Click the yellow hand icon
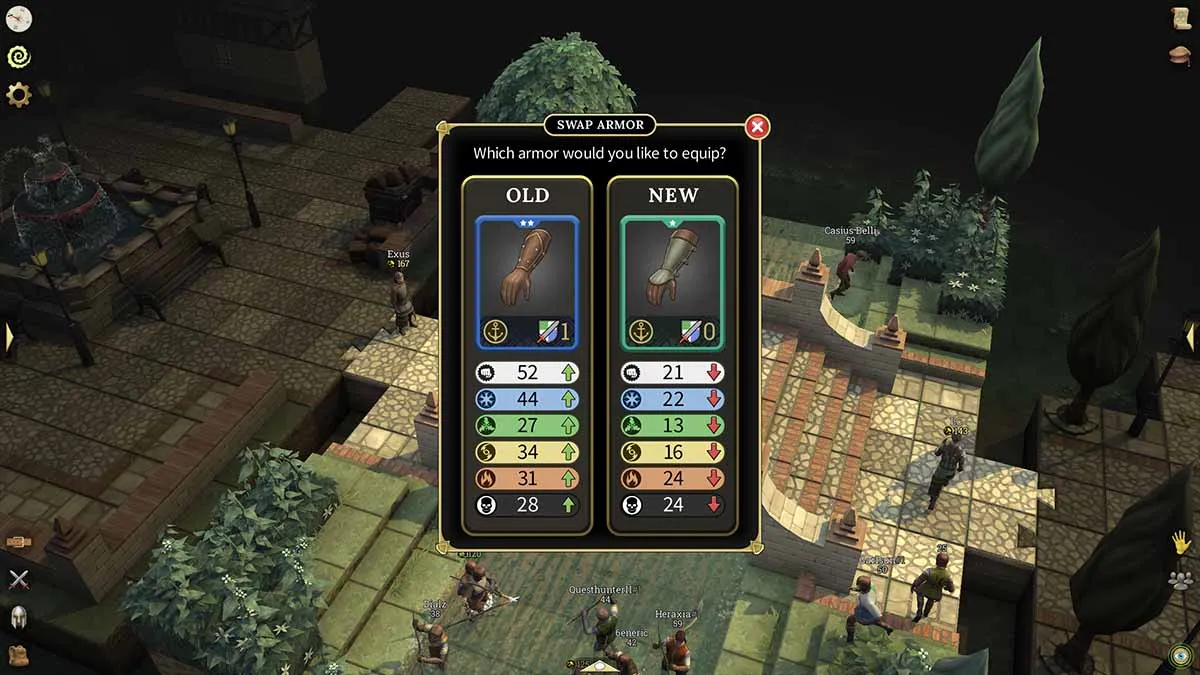 click(1181, 542)
